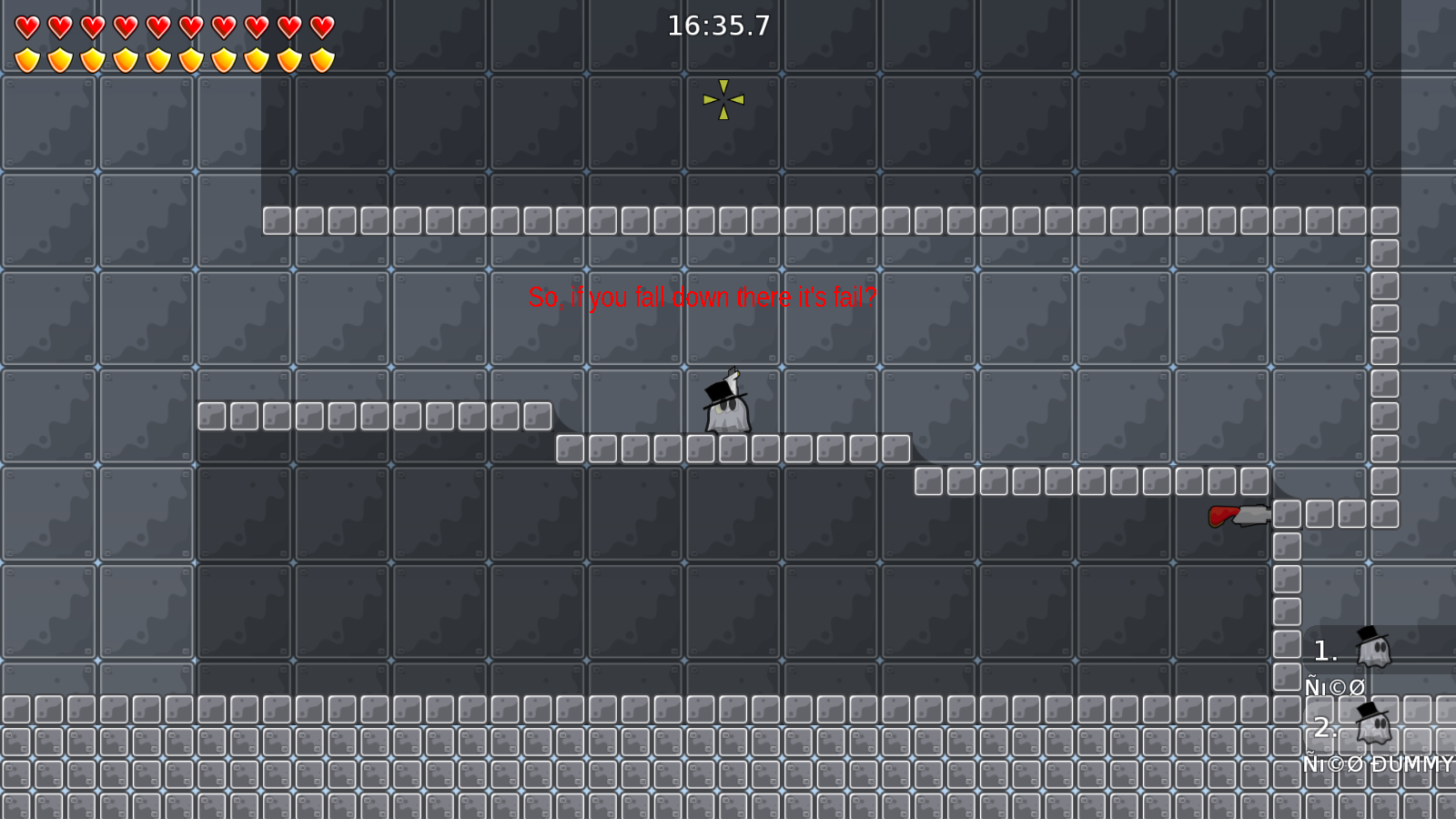Click the ghost avatar next to rank 2
The width and height of the screenshot is (1456, 819).
pyautogui.click(x=1372, y=725)
